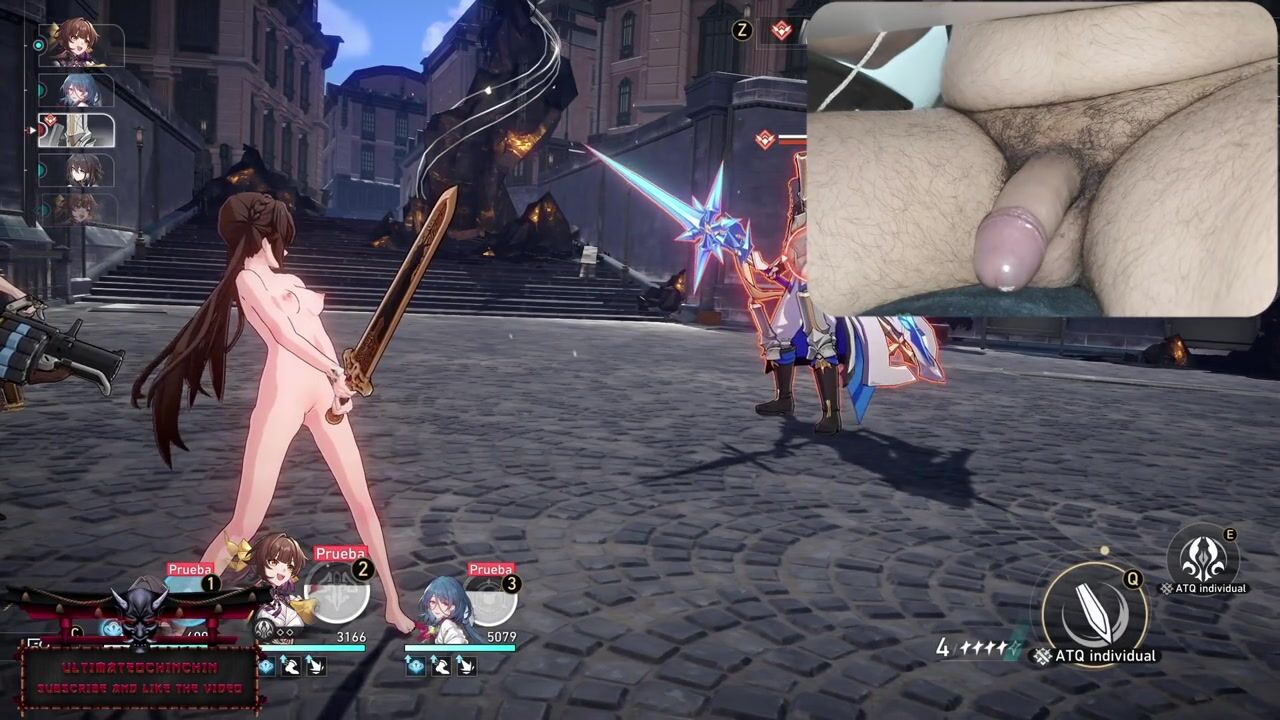The image size is (1280, 720).
Task: Trigger the ultimate circle numbered 2
Action: coord(337,593)
